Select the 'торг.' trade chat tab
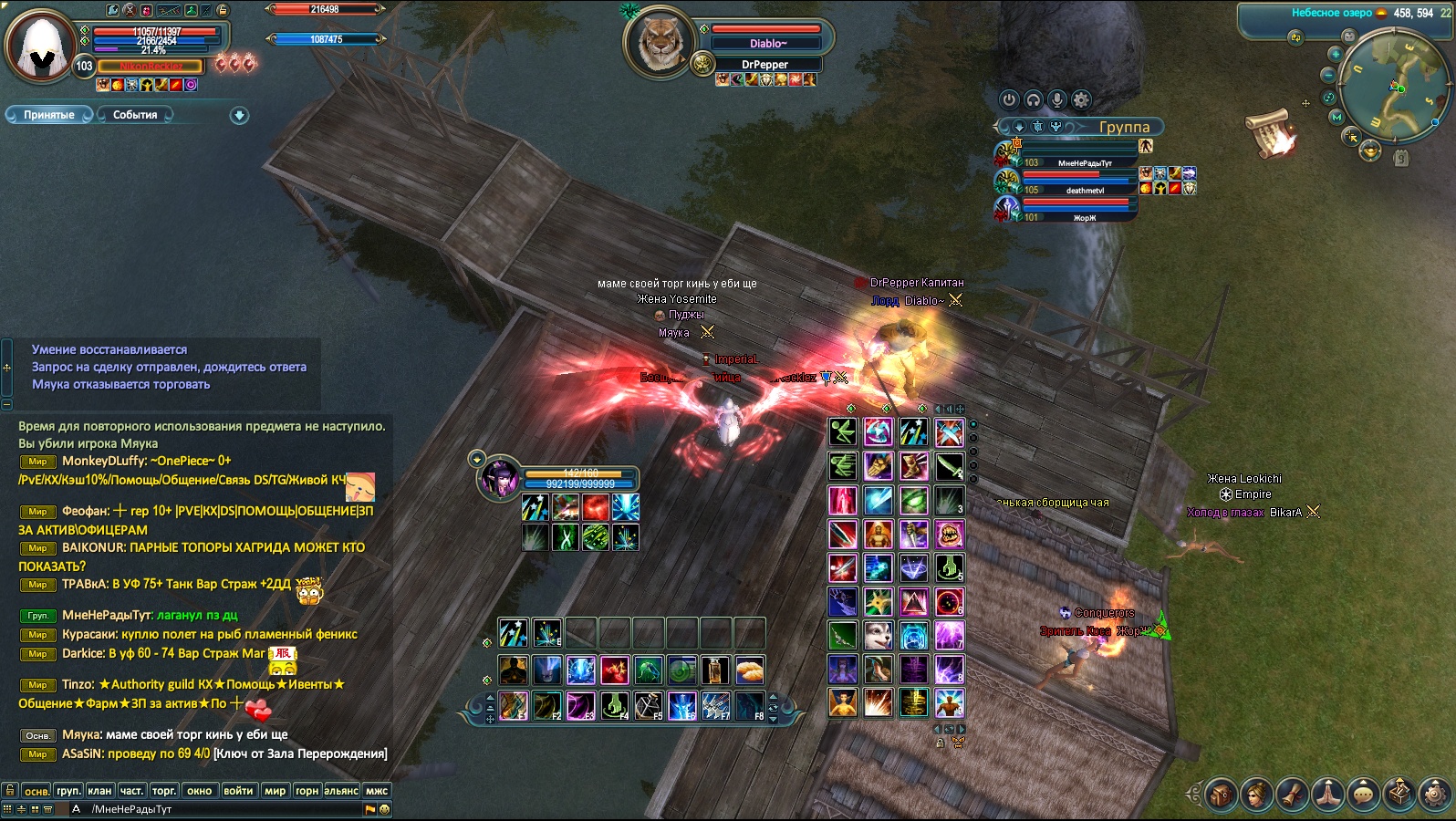1456x821 pixels. [x=164, y=791]
